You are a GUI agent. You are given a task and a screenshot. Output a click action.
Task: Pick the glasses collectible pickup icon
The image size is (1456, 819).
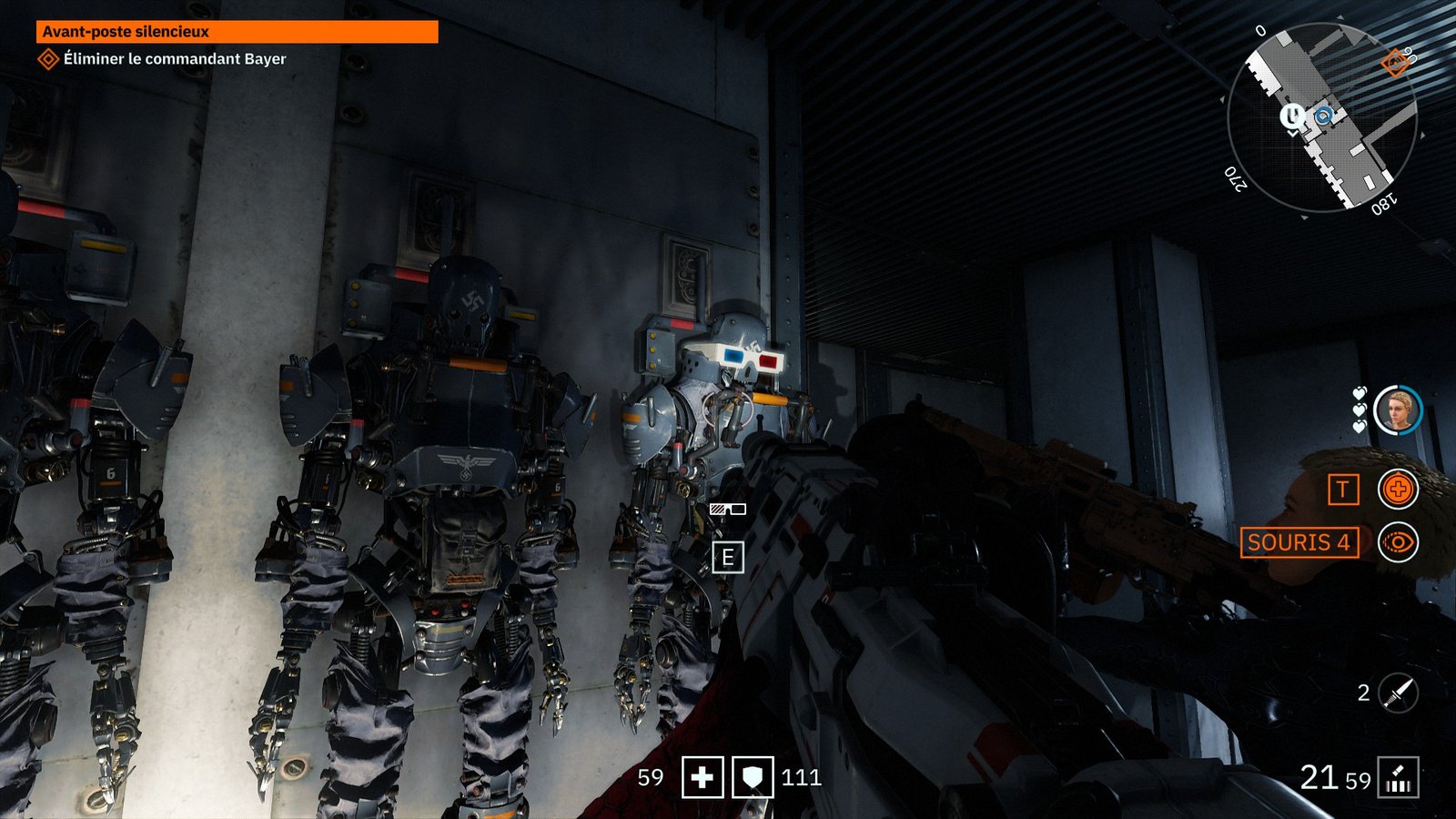click(727, 510)
